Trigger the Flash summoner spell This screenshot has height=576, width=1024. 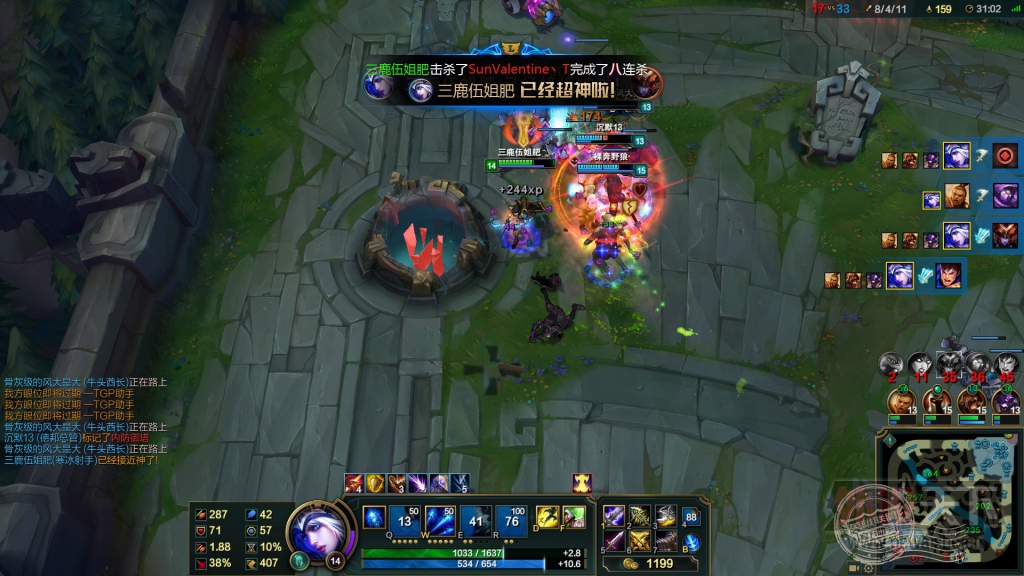(547, 517)
